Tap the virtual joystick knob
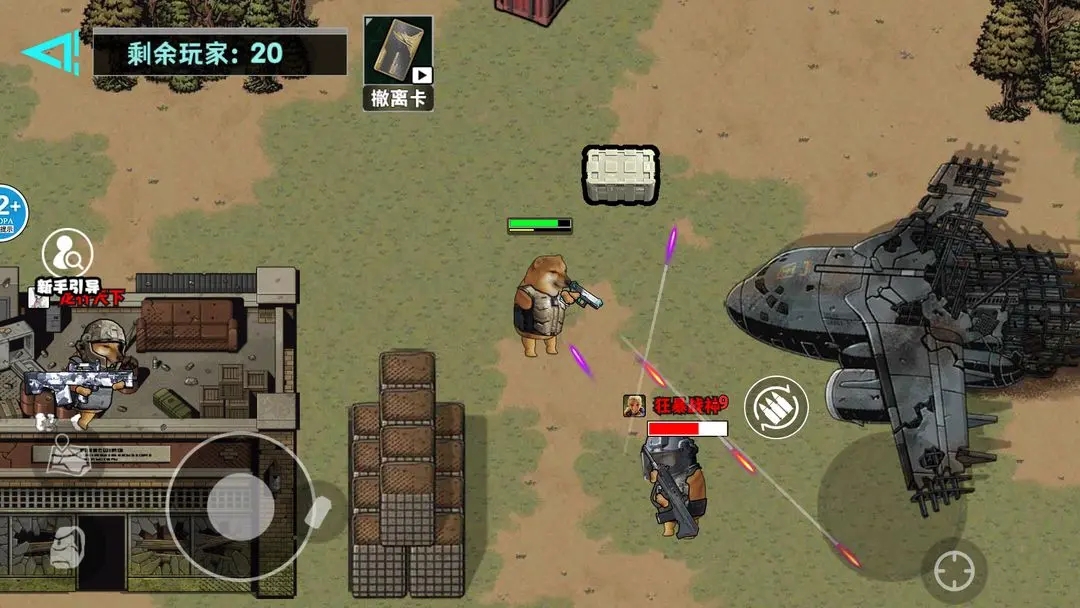Image resolution: width=1080 pixels, height=608 pixels. pyautogui.click(x=240, y=506)
